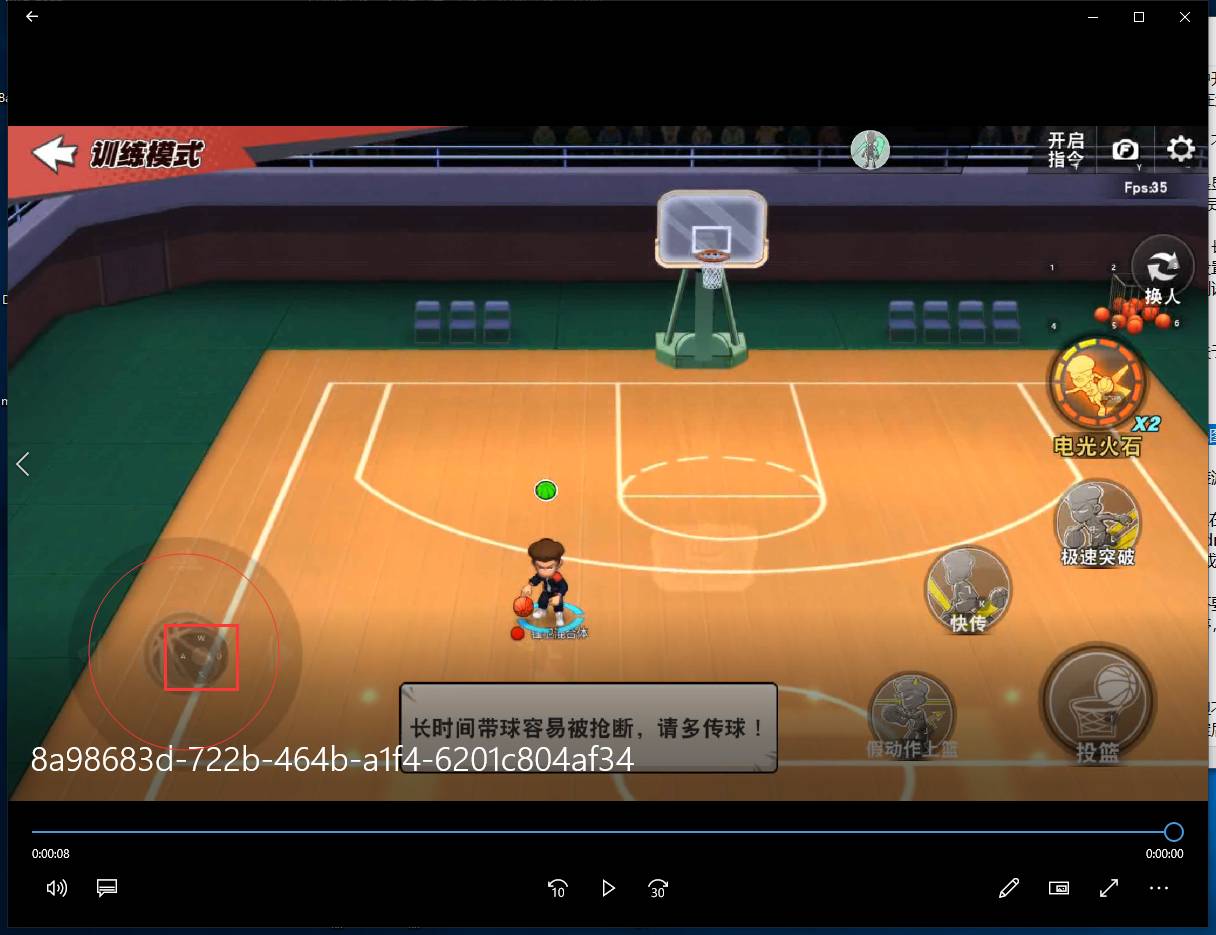The image size is (1216, 935).
Task: Skip back 10 seconds
Action: pos(558,888)
